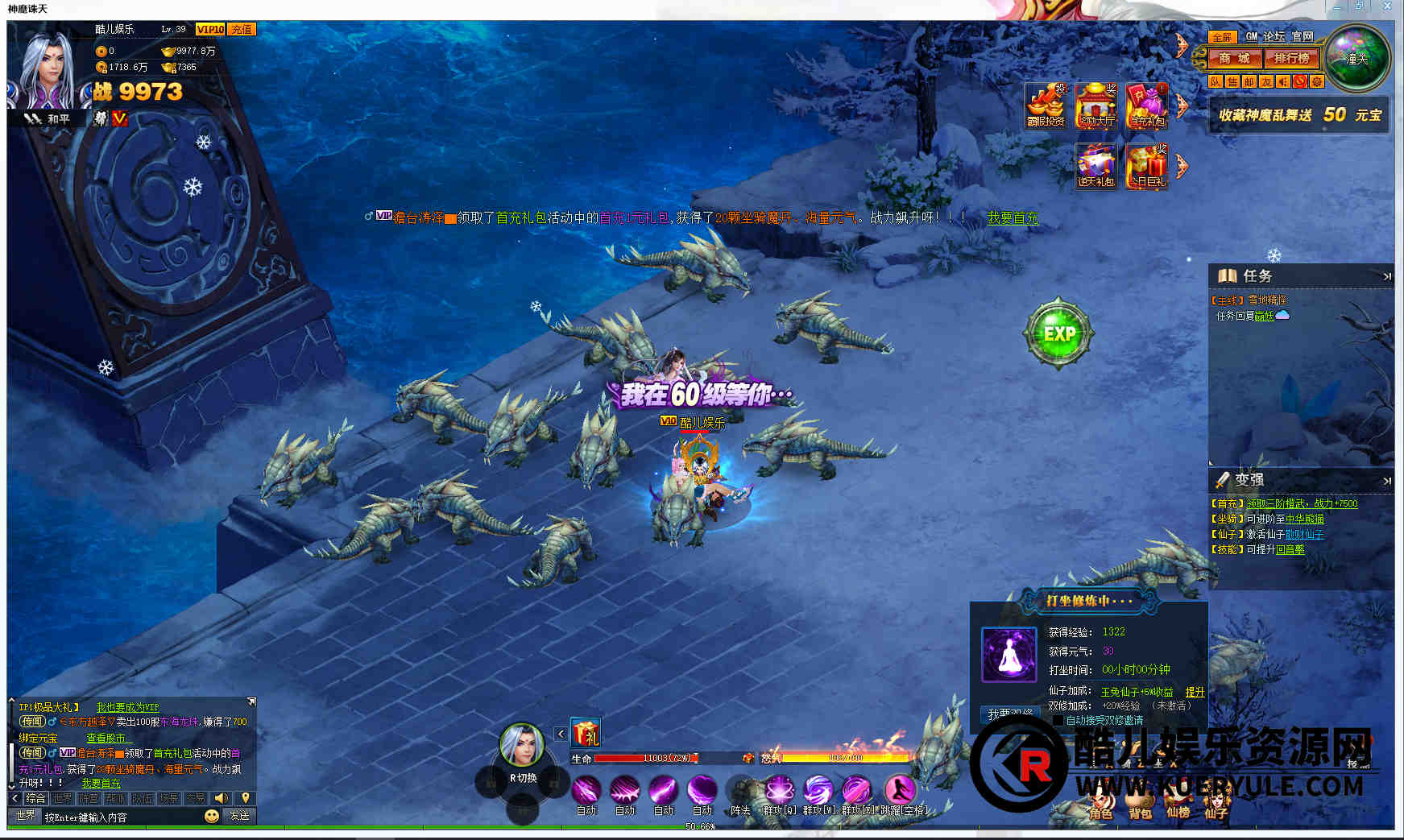Open the 商城 shop button
The image size is (1404, 840).
coord(1234,58)
